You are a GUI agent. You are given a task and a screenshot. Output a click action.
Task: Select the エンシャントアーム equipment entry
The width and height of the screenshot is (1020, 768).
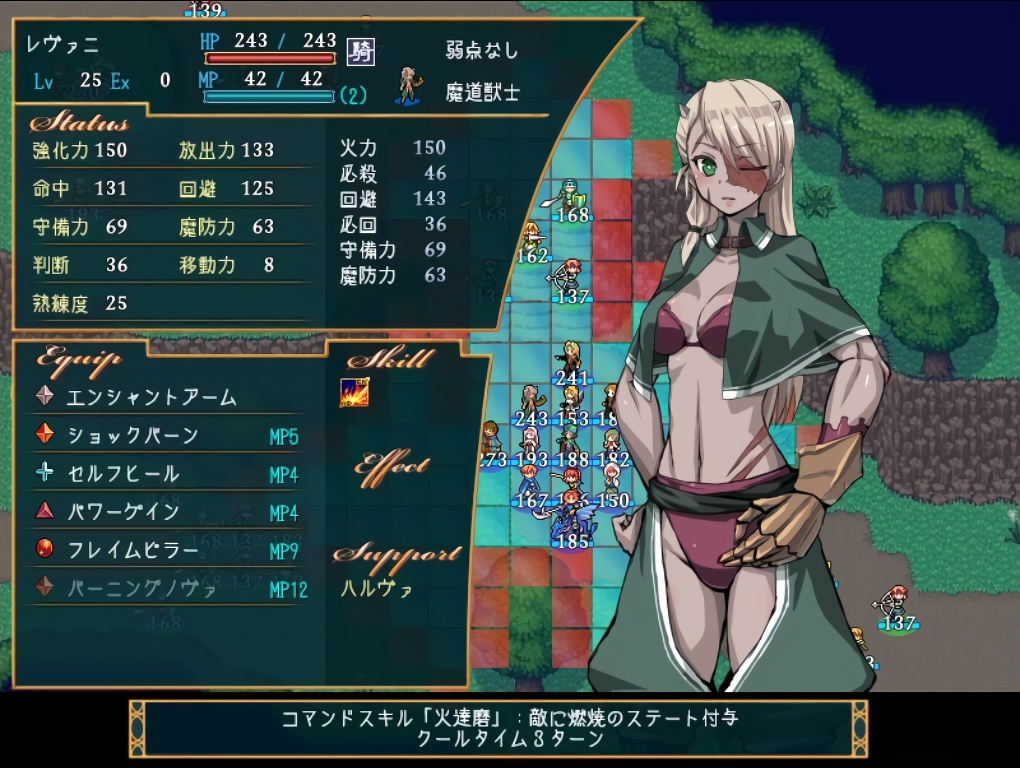coord(151,397)
